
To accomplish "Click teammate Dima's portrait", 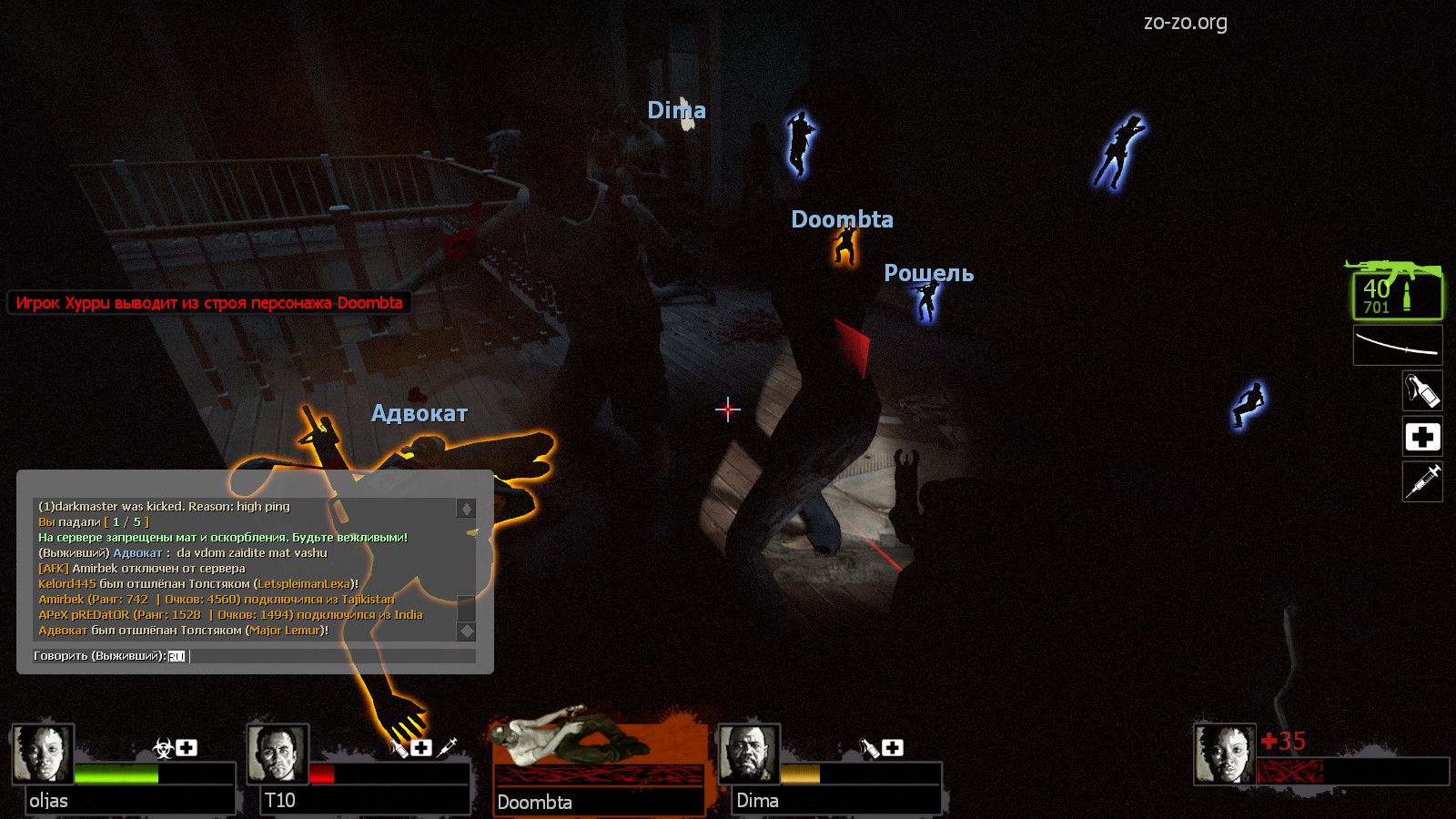I will click(x=749, y=753).
